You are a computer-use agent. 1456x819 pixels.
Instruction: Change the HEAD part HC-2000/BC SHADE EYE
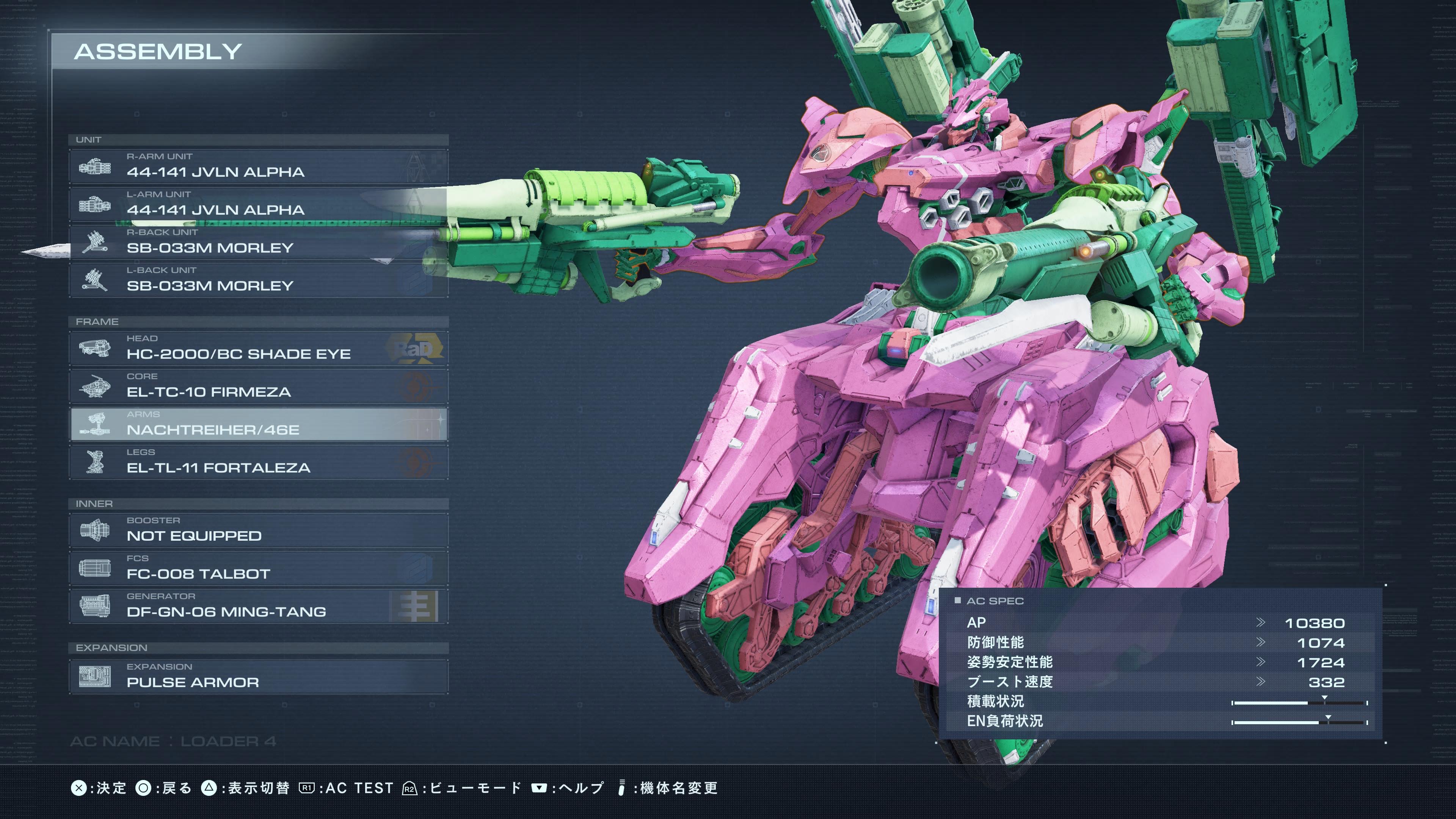(258, 348)
